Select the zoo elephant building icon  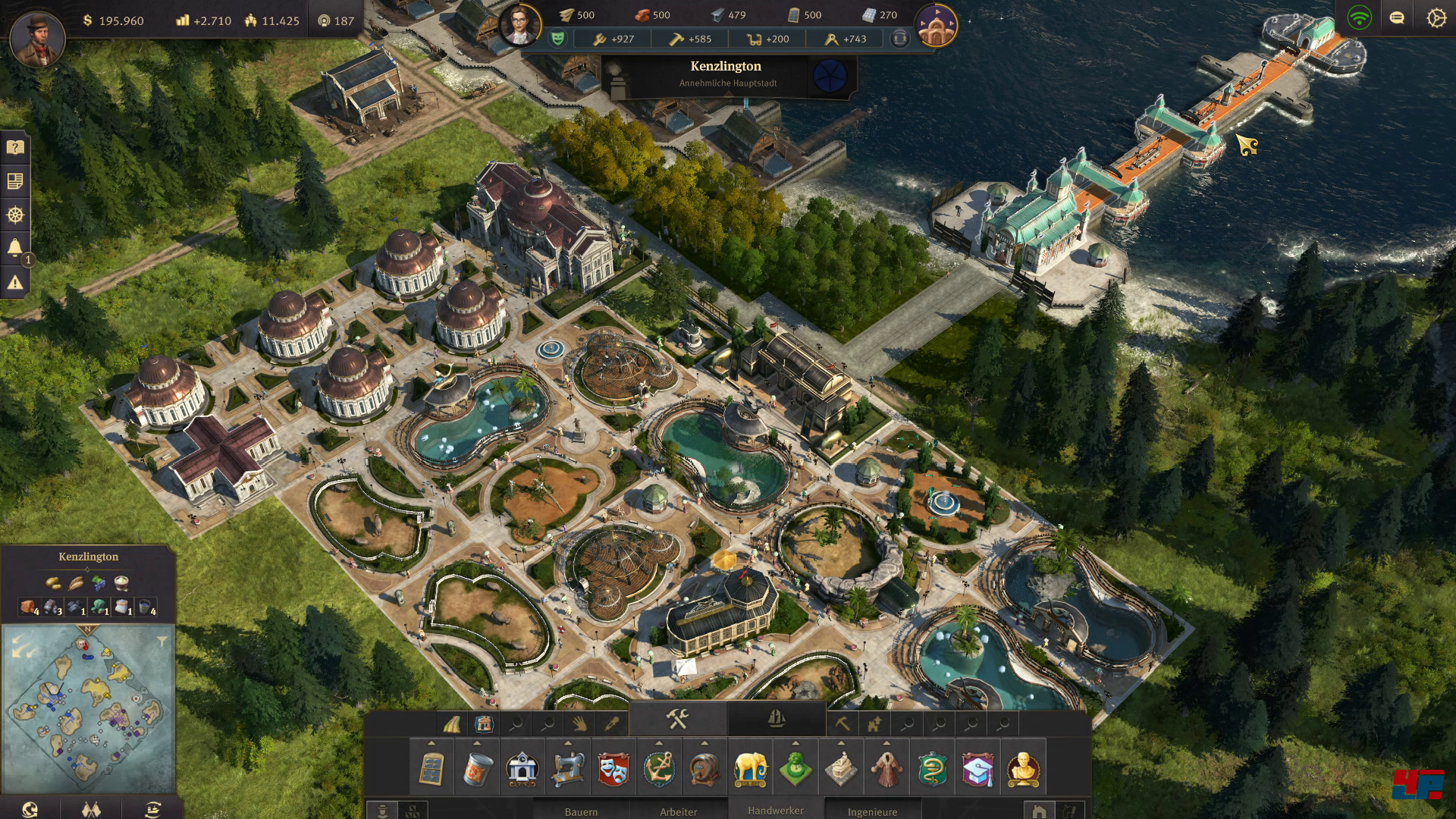coord(750,769)
